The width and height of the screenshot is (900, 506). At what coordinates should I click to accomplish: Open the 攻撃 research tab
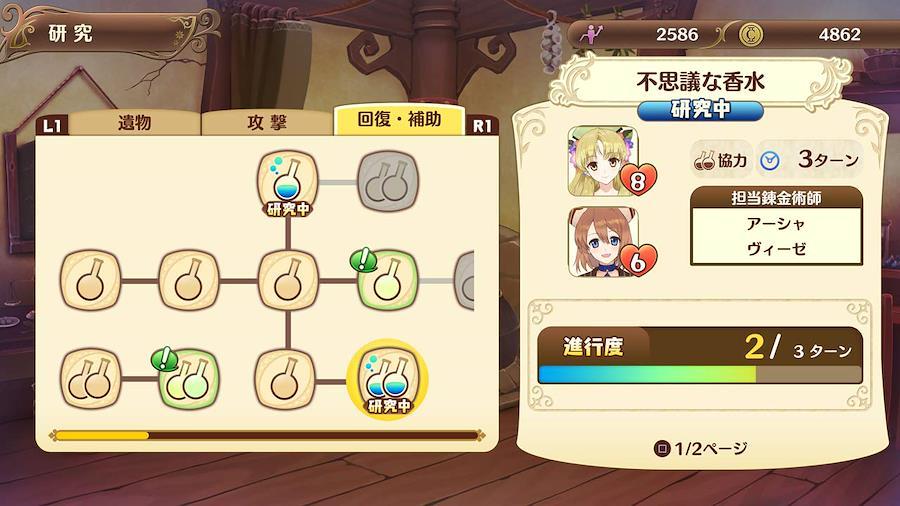click(x=266, y=123)
